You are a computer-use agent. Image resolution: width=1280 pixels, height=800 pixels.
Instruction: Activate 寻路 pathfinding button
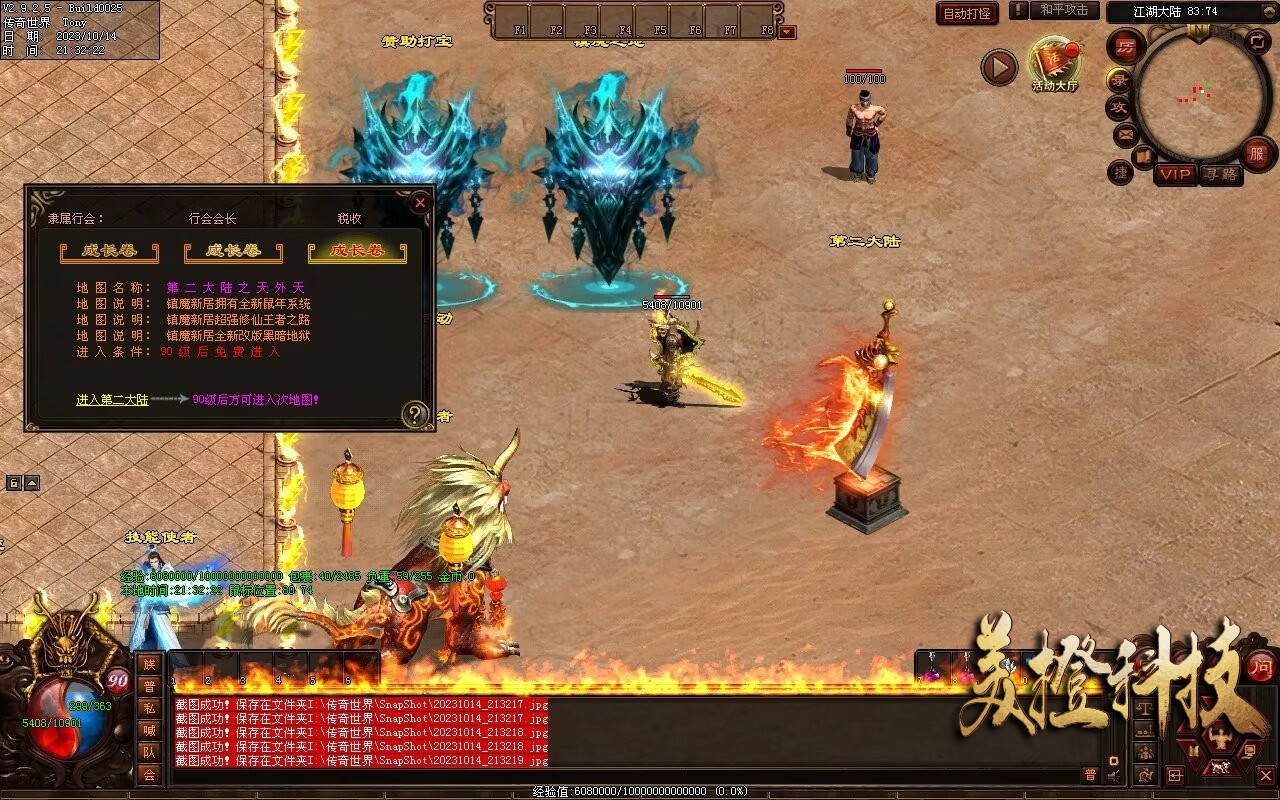click(1220, 174)
